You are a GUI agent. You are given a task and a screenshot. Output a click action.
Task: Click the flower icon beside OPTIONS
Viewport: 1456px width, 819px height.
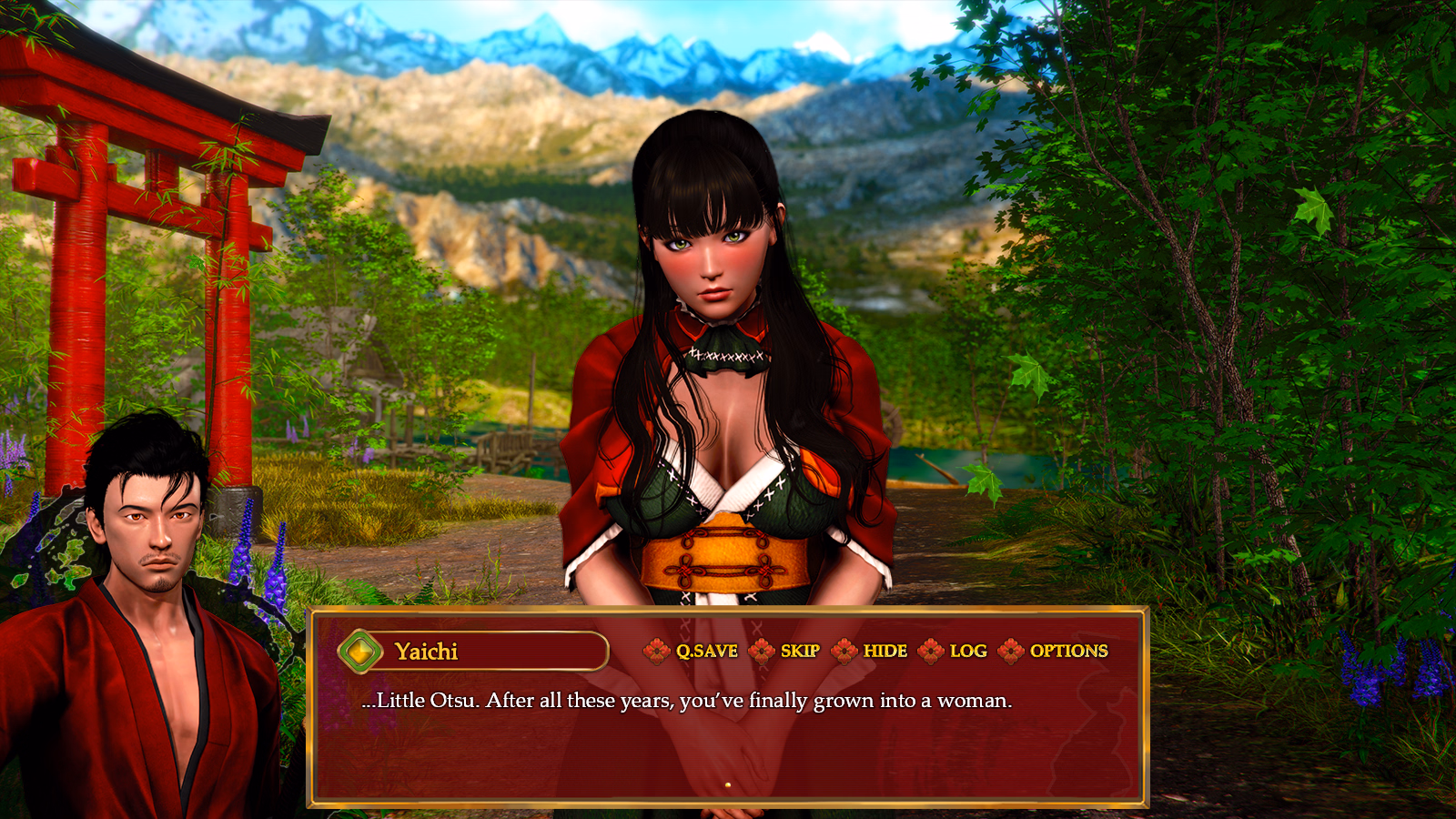coord(1012,652)
